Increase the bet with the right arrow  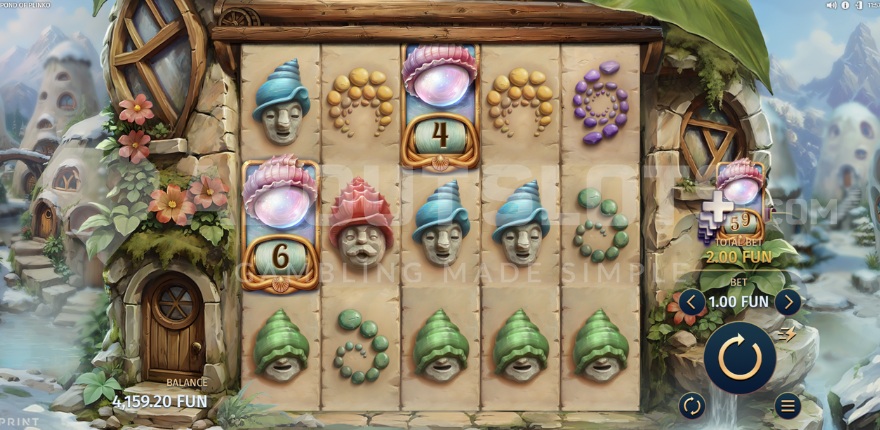point(788,301)
